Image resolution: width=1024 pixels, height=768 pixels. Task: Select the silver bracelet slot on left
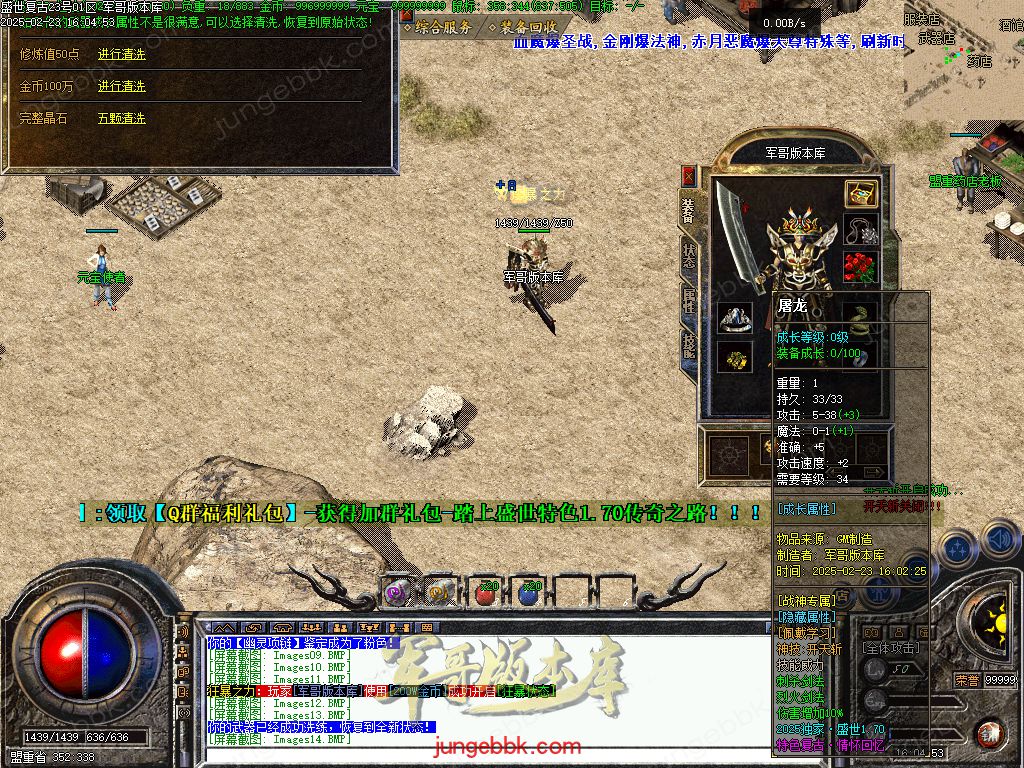coord(735,320)
